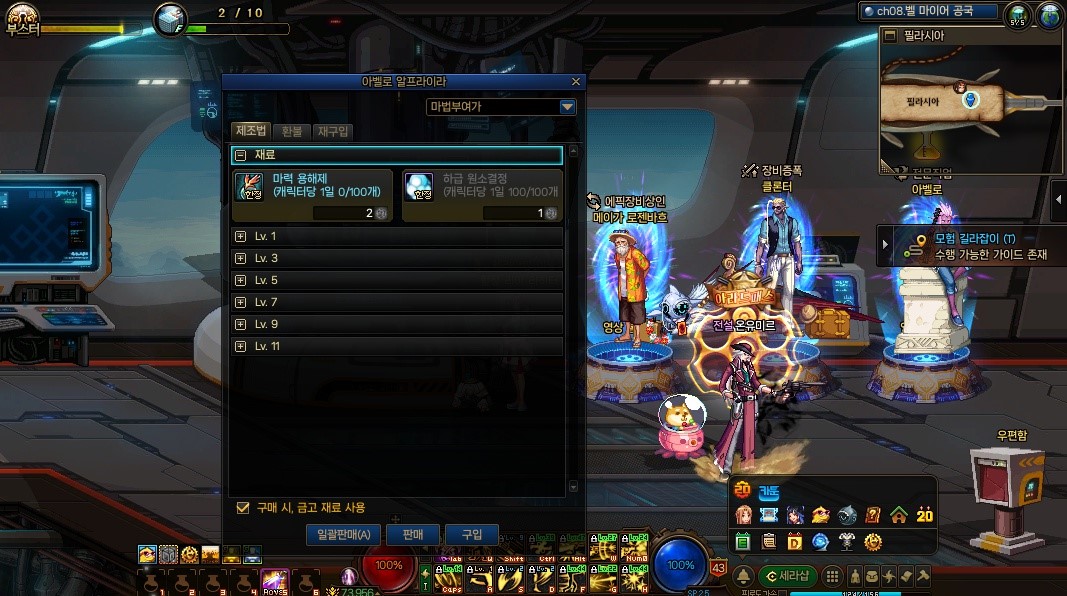Collapse the 재료 section
1067x596 pixels.
pyautogui.click(x=241, y=155)
